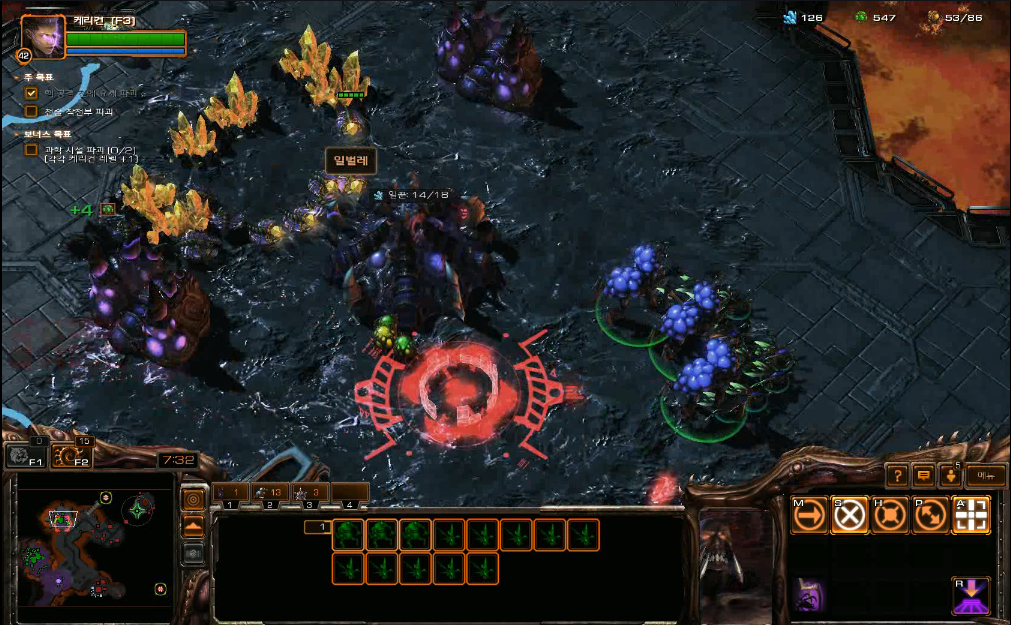The image size is (1011, 625).
Task: Use the purple Burrow ability
Action: pyautogui.click(x=970, y=595)
